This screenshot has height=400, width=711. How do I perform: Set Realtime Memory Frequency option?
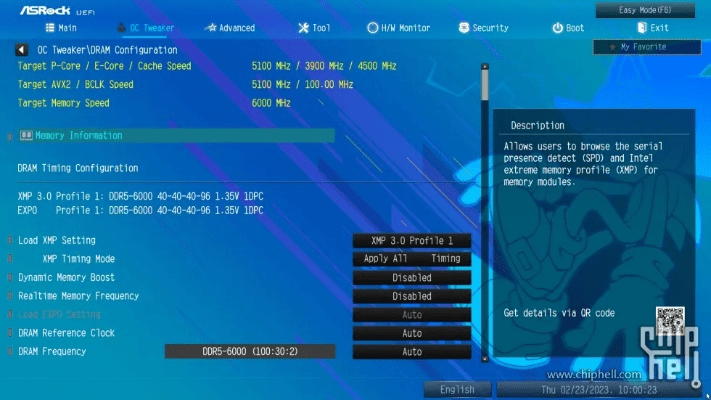pos(411,296)
